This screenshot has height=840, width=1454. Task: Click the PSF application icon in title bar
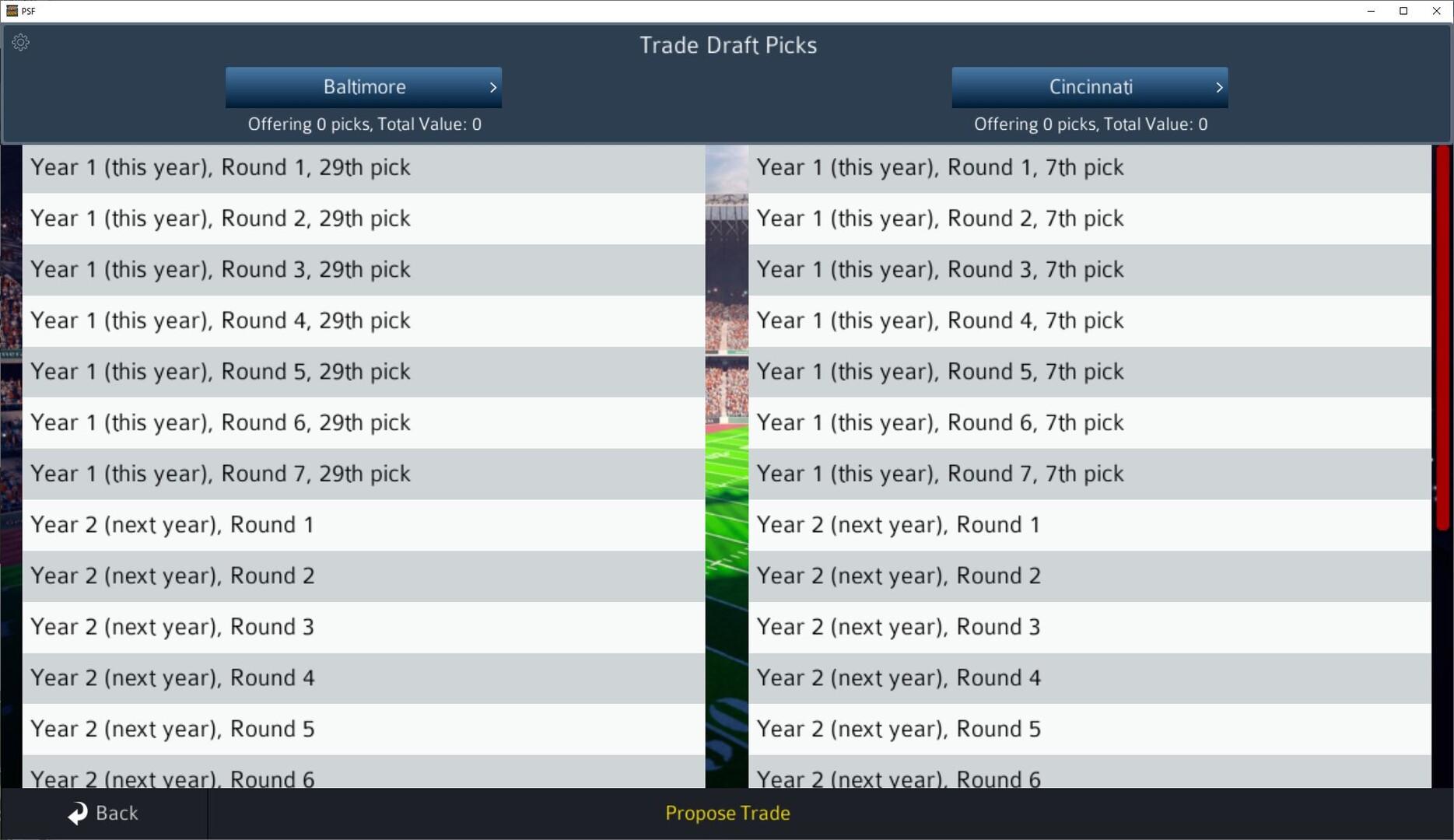click(12, 11)
